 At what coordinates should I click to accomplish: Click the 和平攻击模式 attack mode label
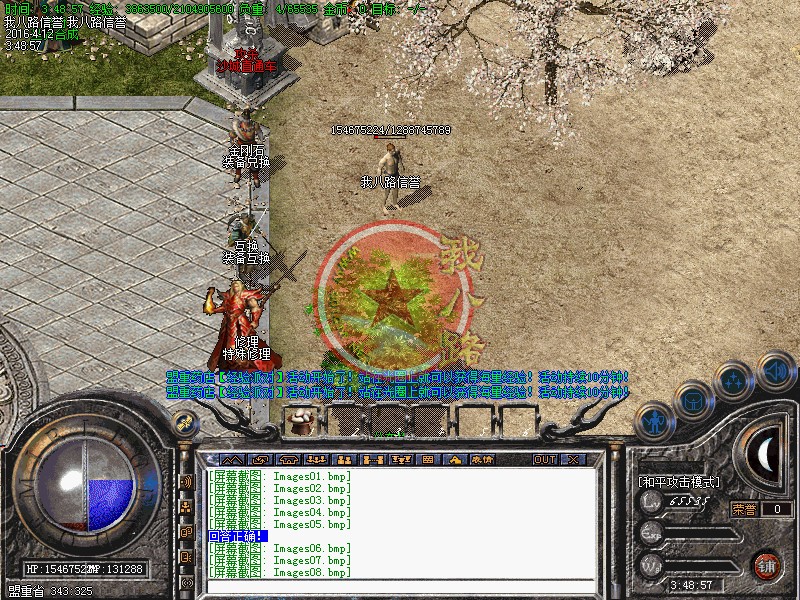coord(679,482)
